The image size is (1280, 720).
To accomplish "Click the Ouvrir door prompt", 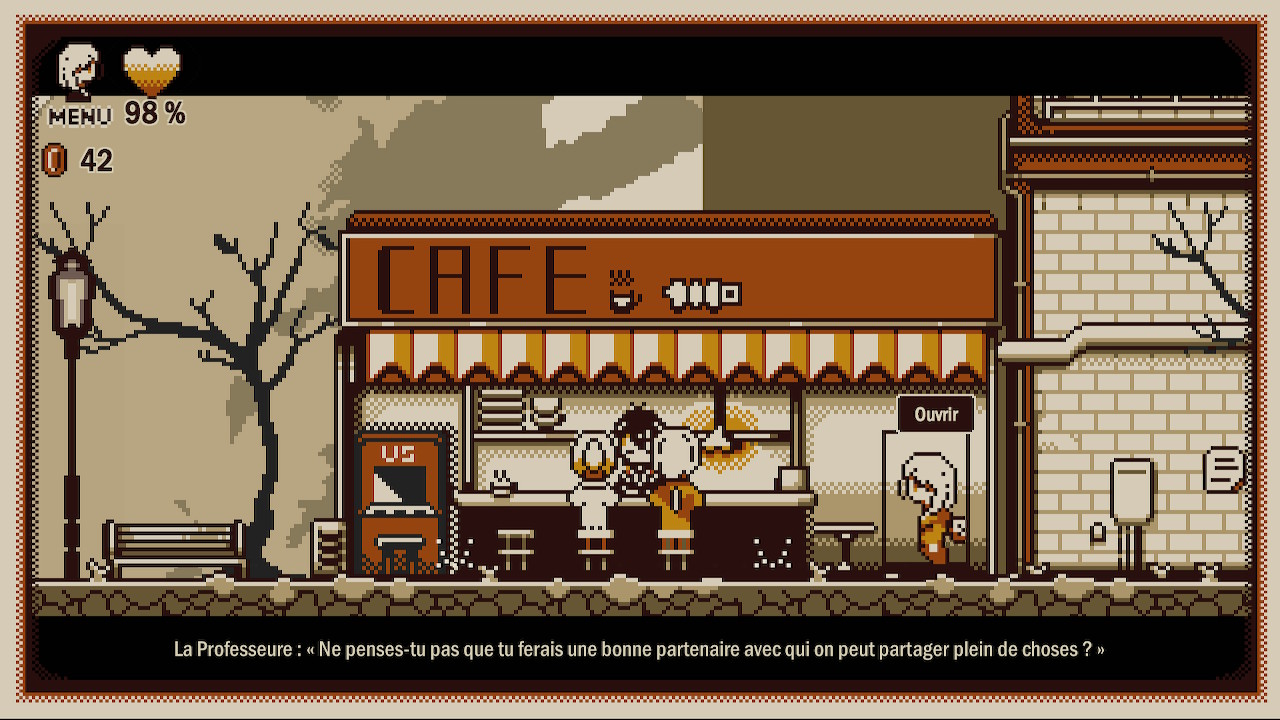I will [936, 414].
